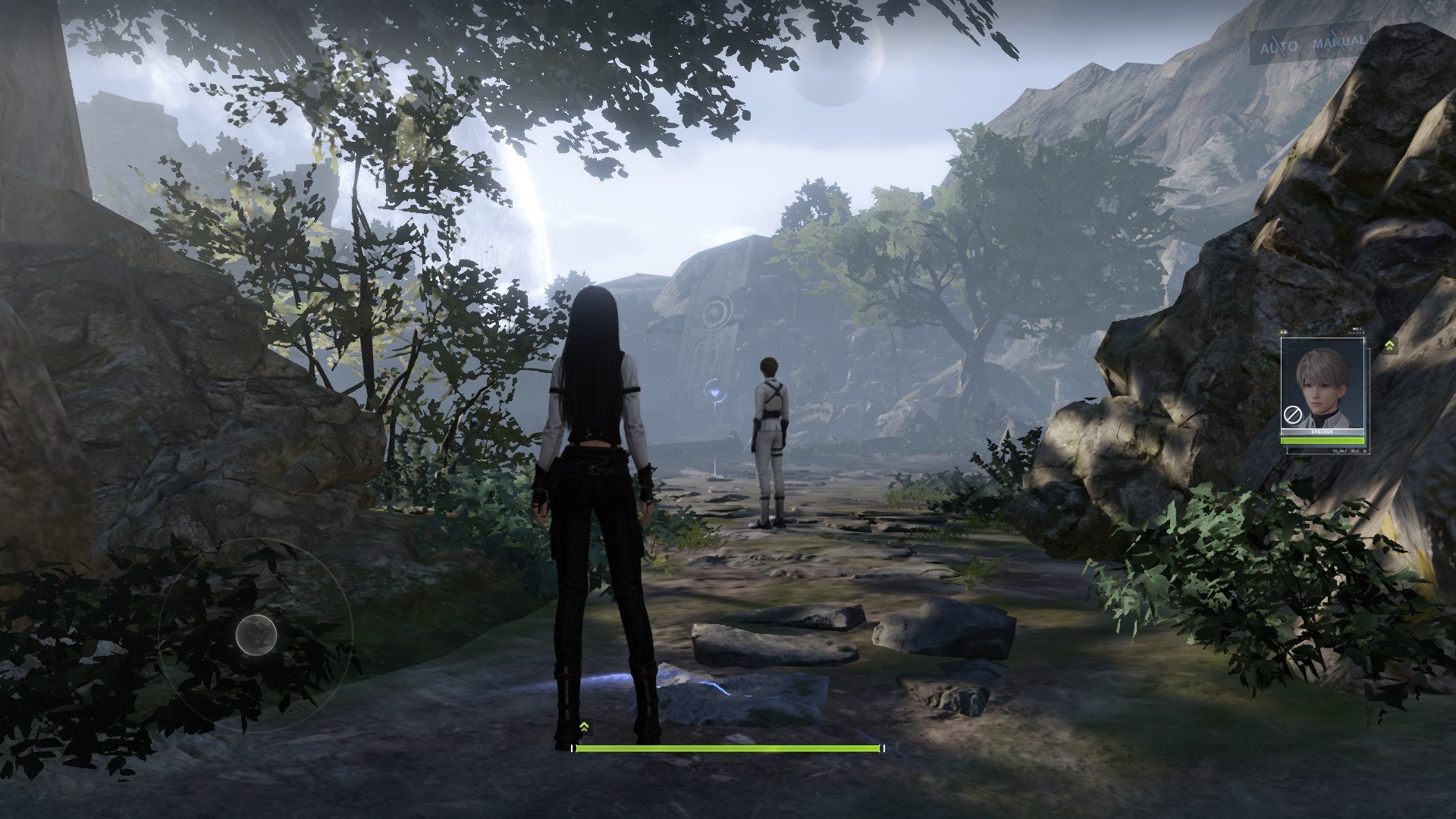Switch combat mode to AUTO
This screenshot has height=819, width=1456.
click(1279, 47)
